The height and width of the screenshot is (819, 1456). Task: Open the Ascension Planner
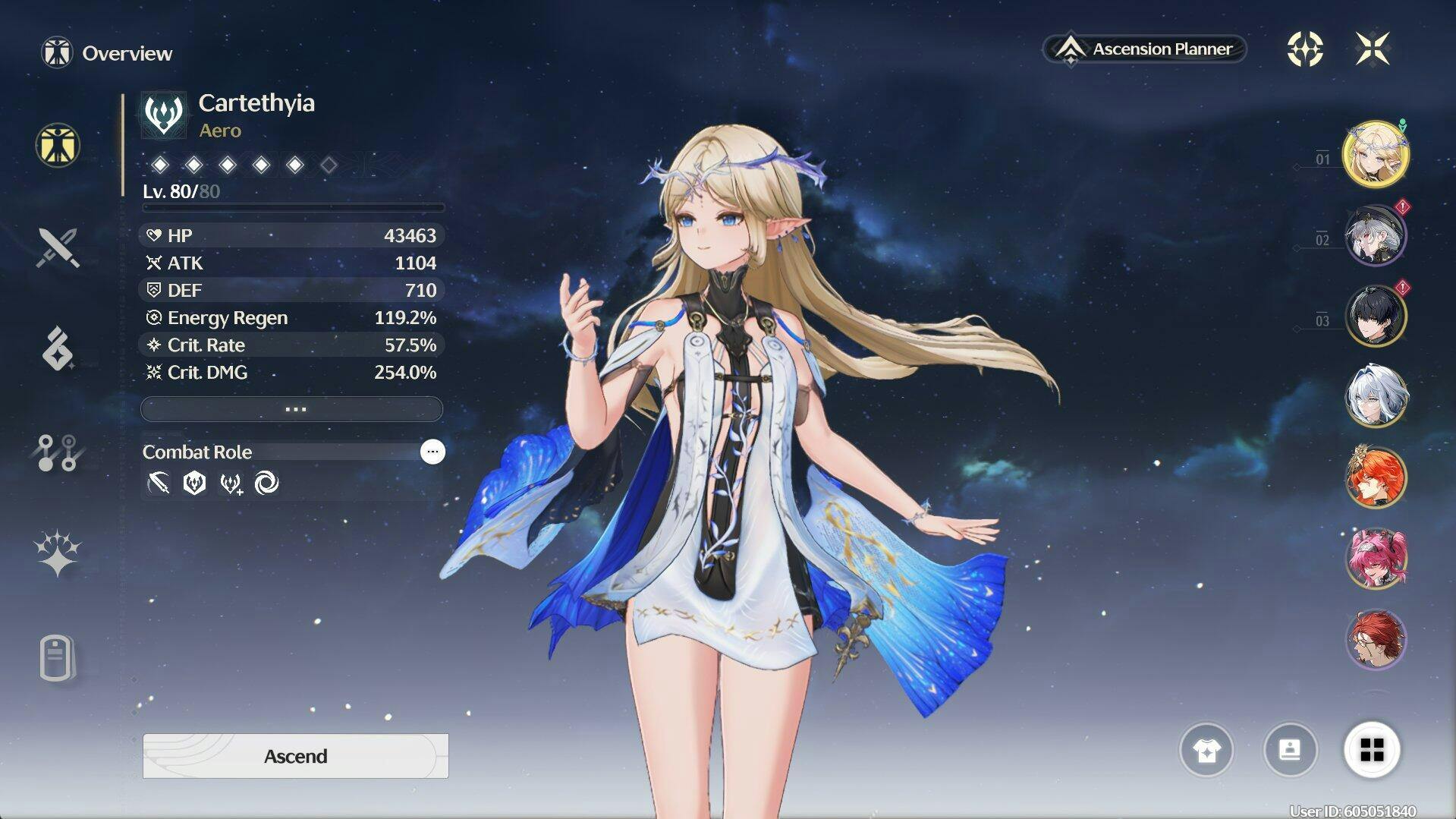[1146, 49]
